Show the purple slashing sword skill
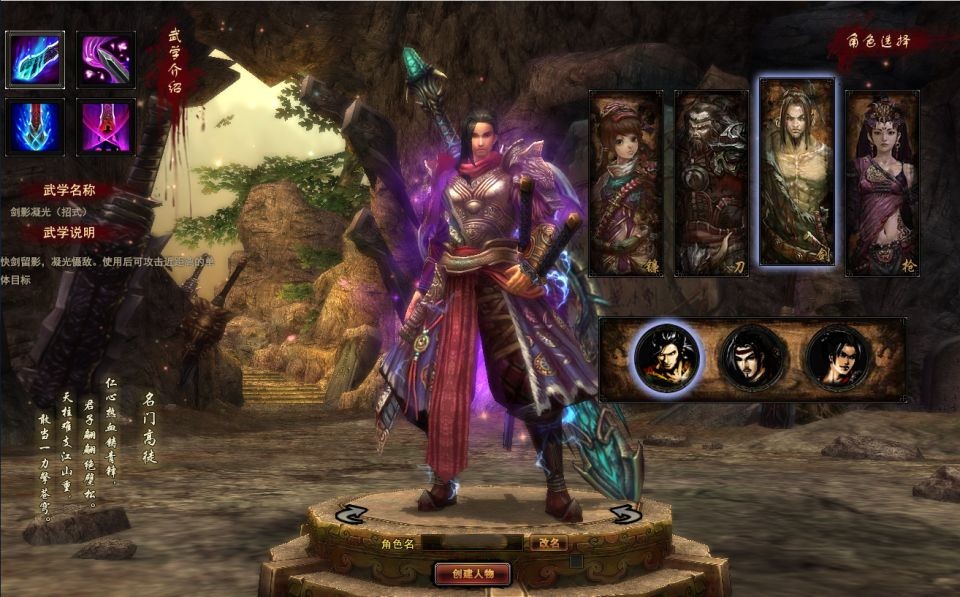960x597 pixels. [x=106, y=59]
